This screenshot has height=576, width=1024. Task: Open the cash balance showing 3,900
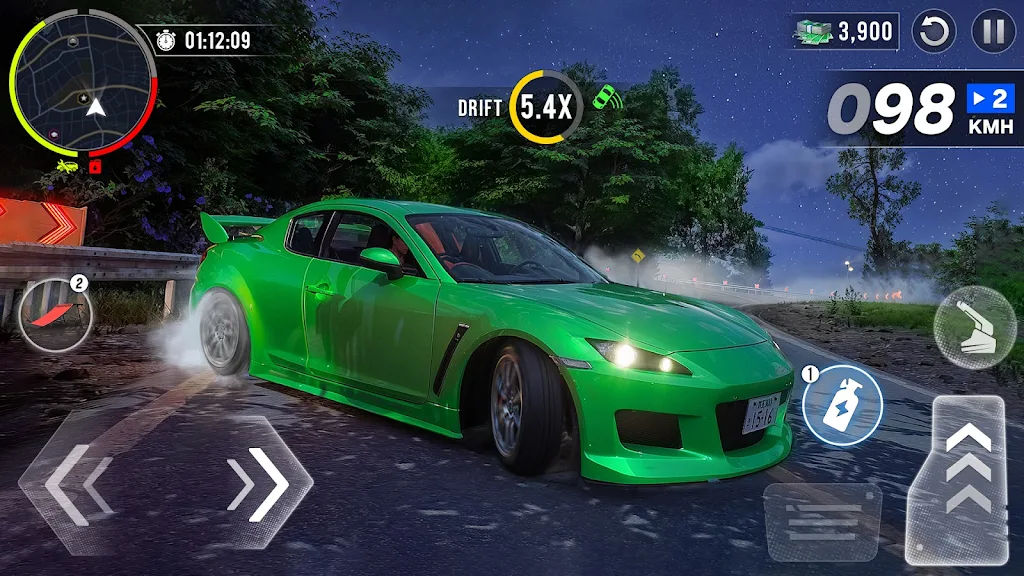(x=846, y=32)
